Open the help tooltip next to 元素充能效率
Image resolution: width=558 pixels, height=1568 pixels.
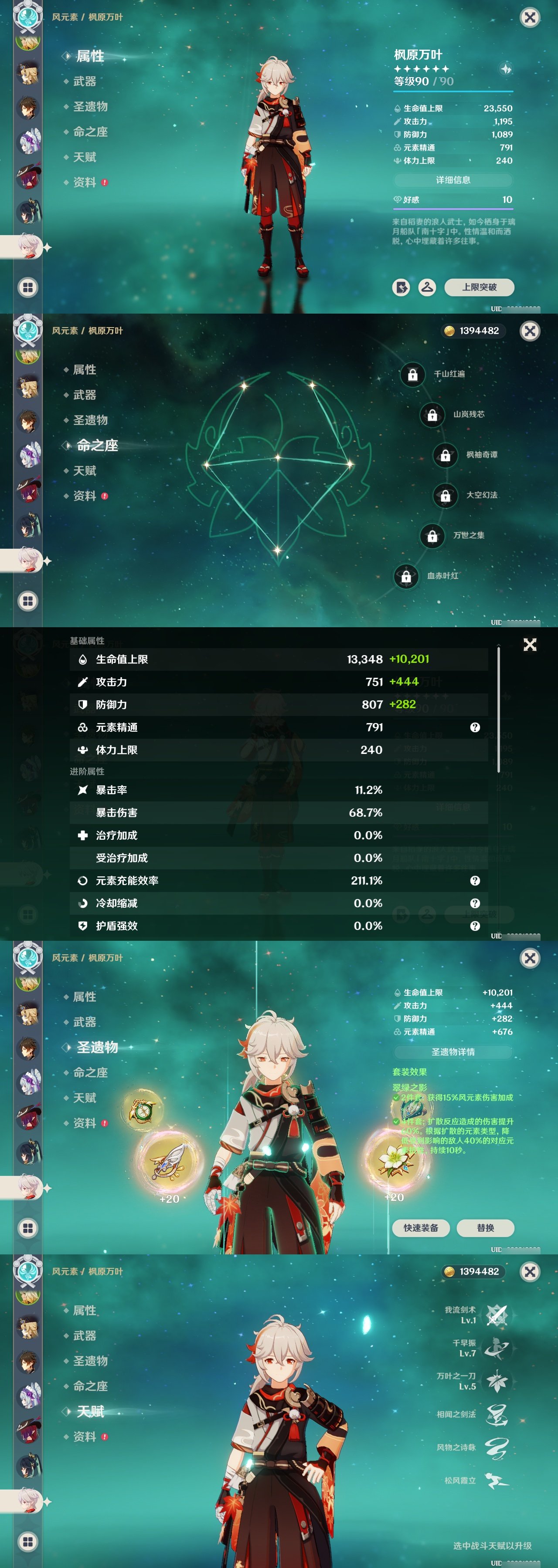click(475, 880)
